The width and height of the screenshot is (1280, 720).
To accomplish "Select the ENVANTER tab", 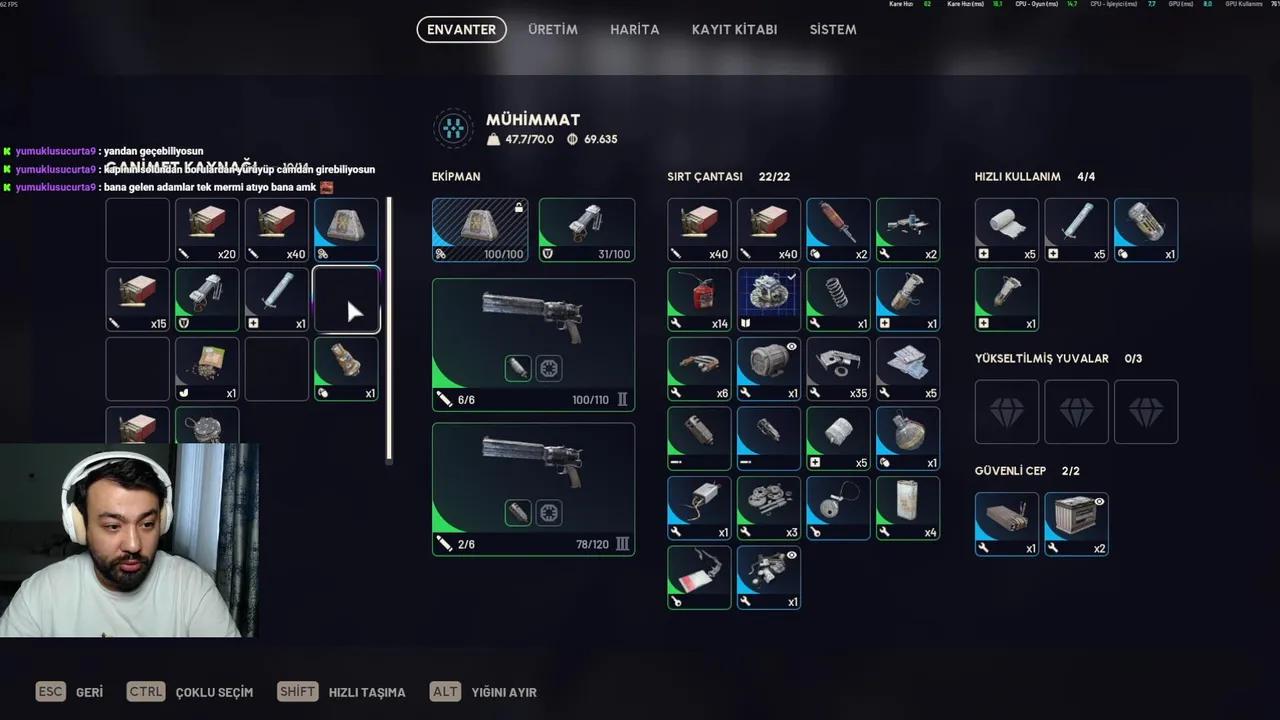I will pyautogui.click(x=461, y=30).
